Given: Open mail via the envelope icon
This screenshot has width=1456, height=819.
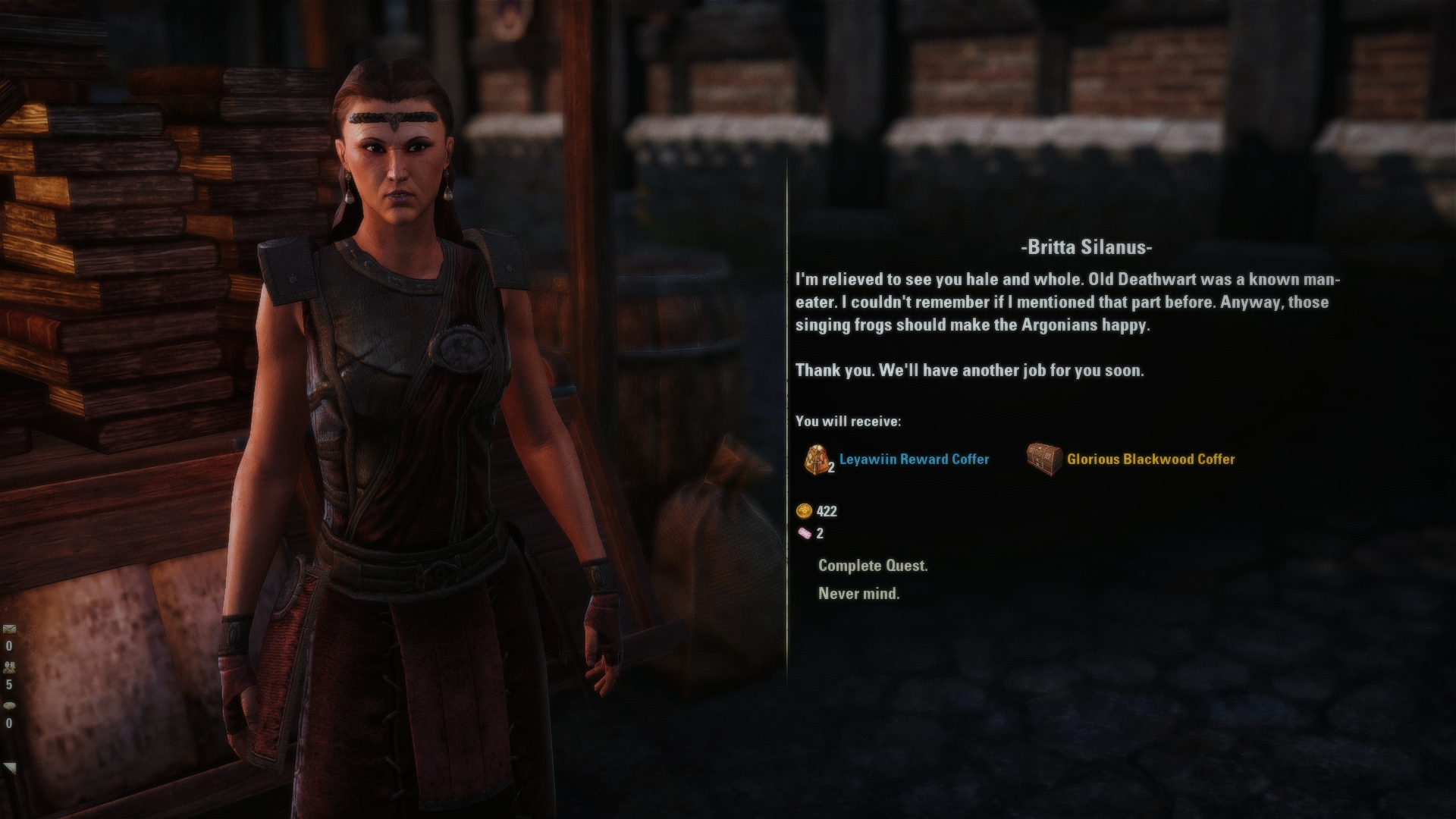Looking at the screenshot, I should point(9,629).
